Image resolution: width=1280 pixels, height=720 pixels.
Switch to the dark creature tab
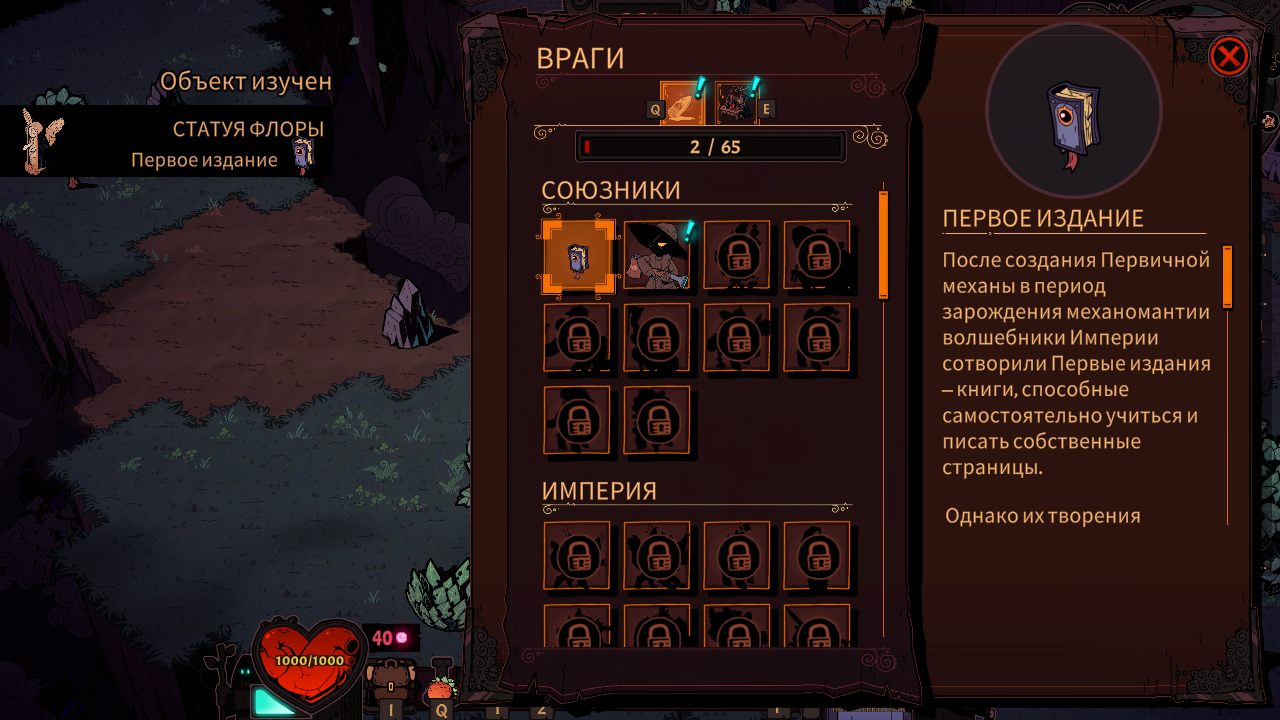[736, 103]
